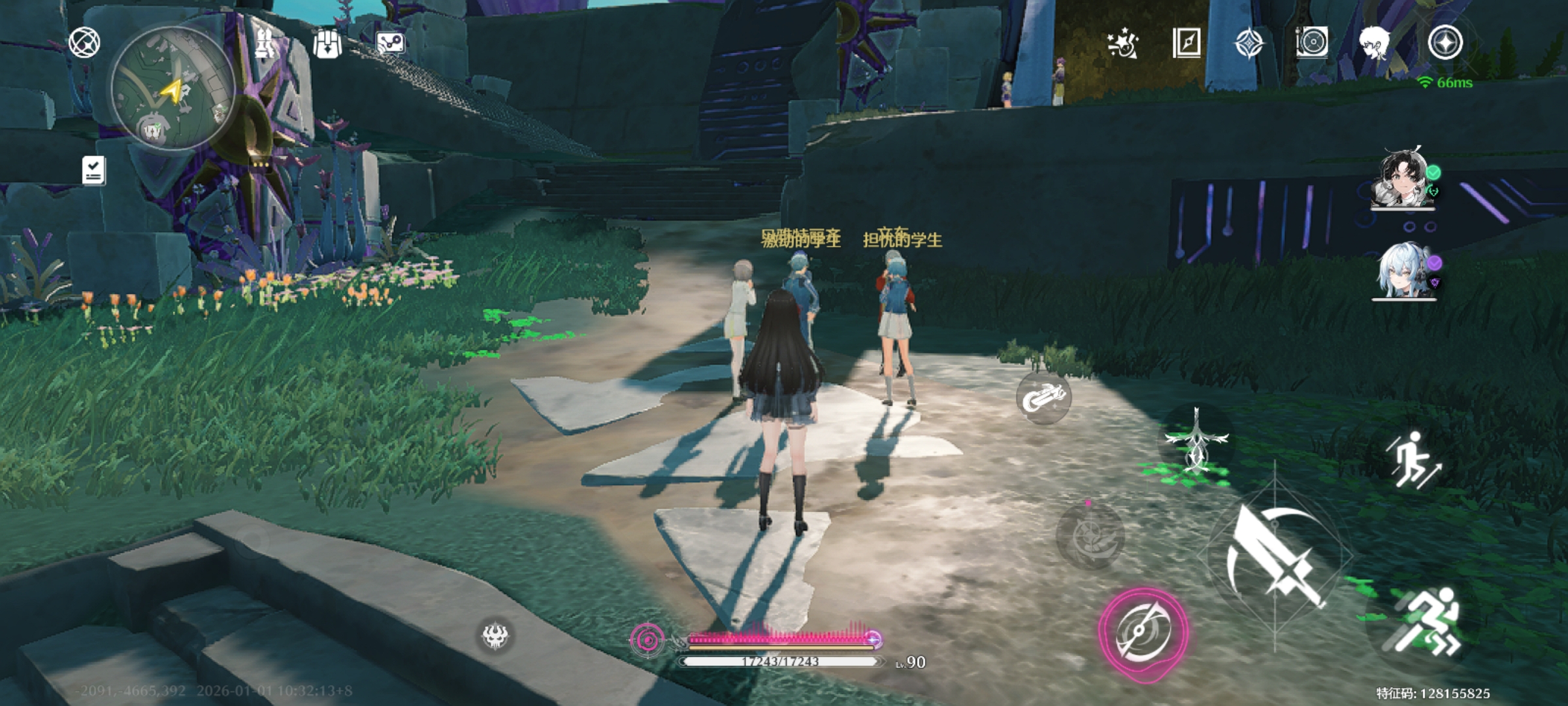Activate the pink glowing resonance skill
This screenshot has width=1568, height=706.
point(1143,633)
